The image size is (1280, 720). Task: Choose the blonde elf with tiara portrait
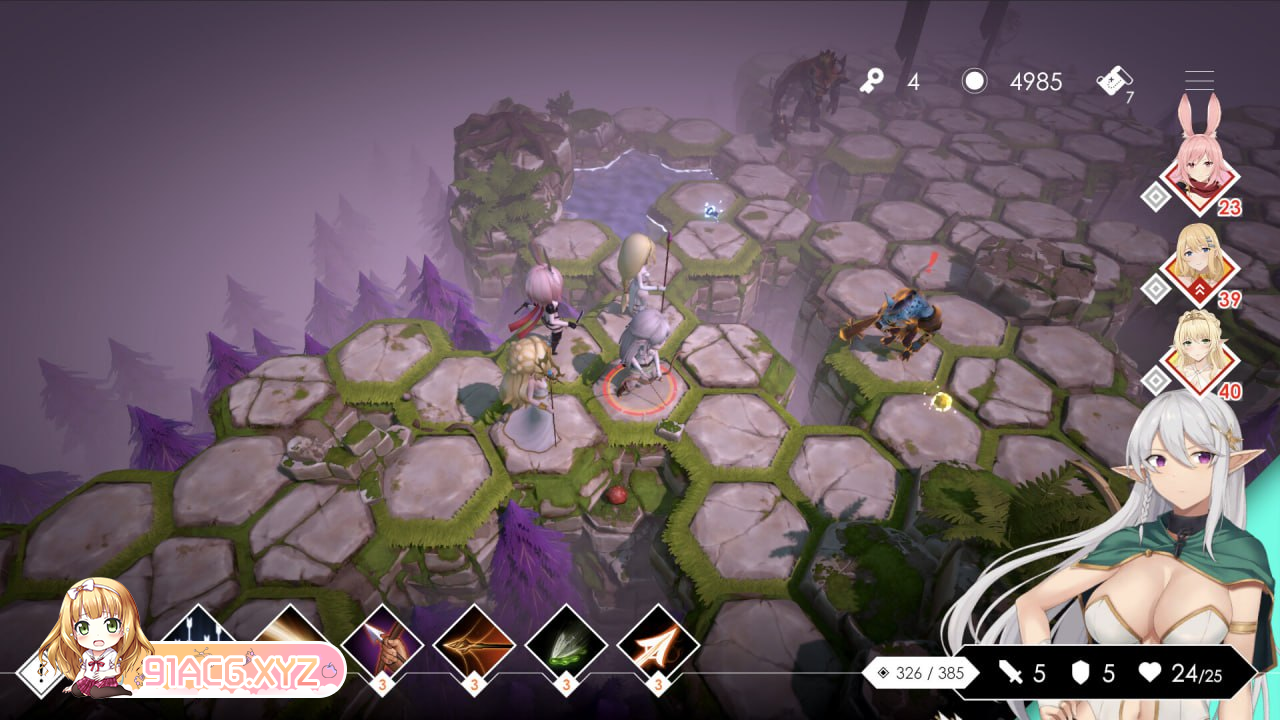[x=1200, y=357]
